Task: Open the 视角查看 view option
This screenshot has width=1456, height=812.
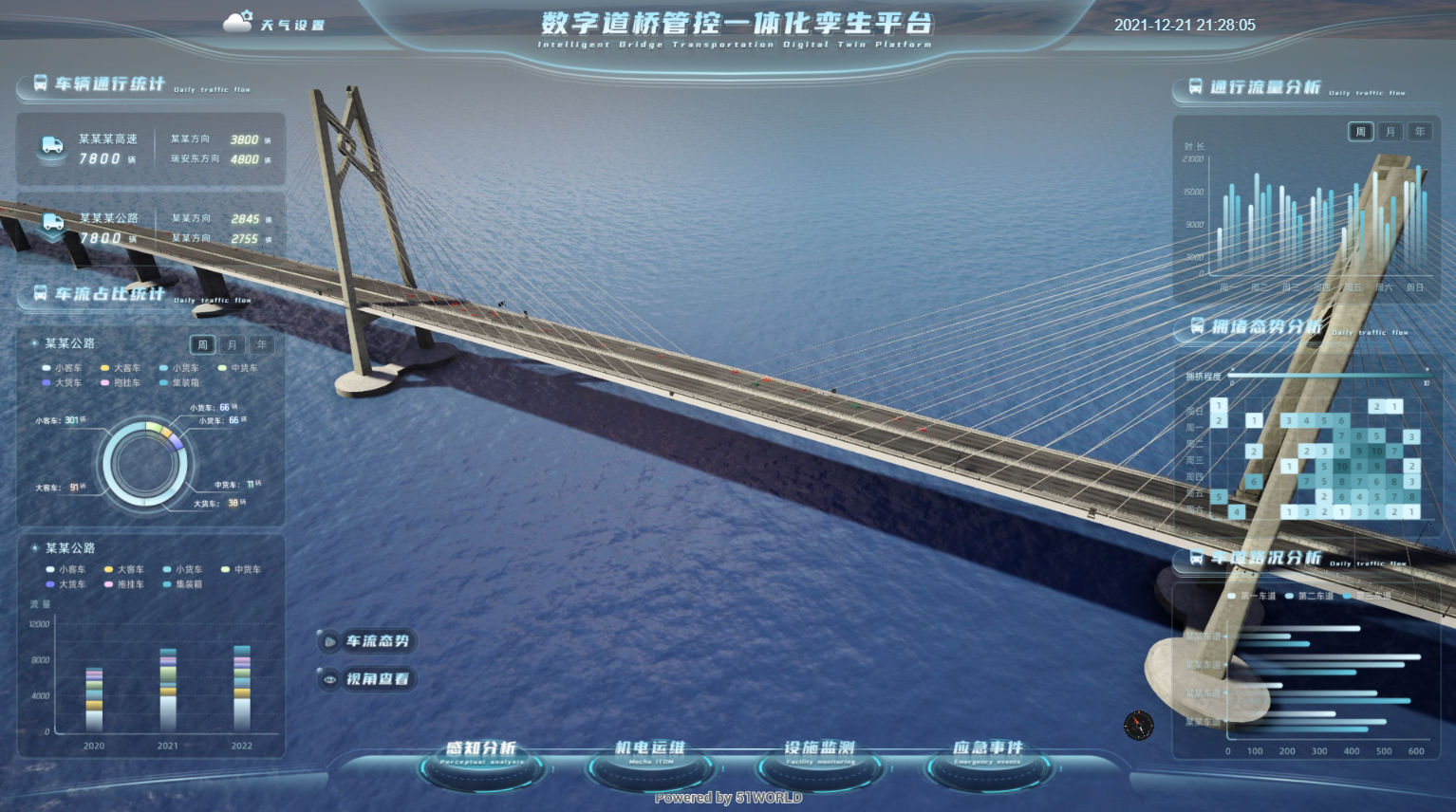Action: (x=367, y=679)
